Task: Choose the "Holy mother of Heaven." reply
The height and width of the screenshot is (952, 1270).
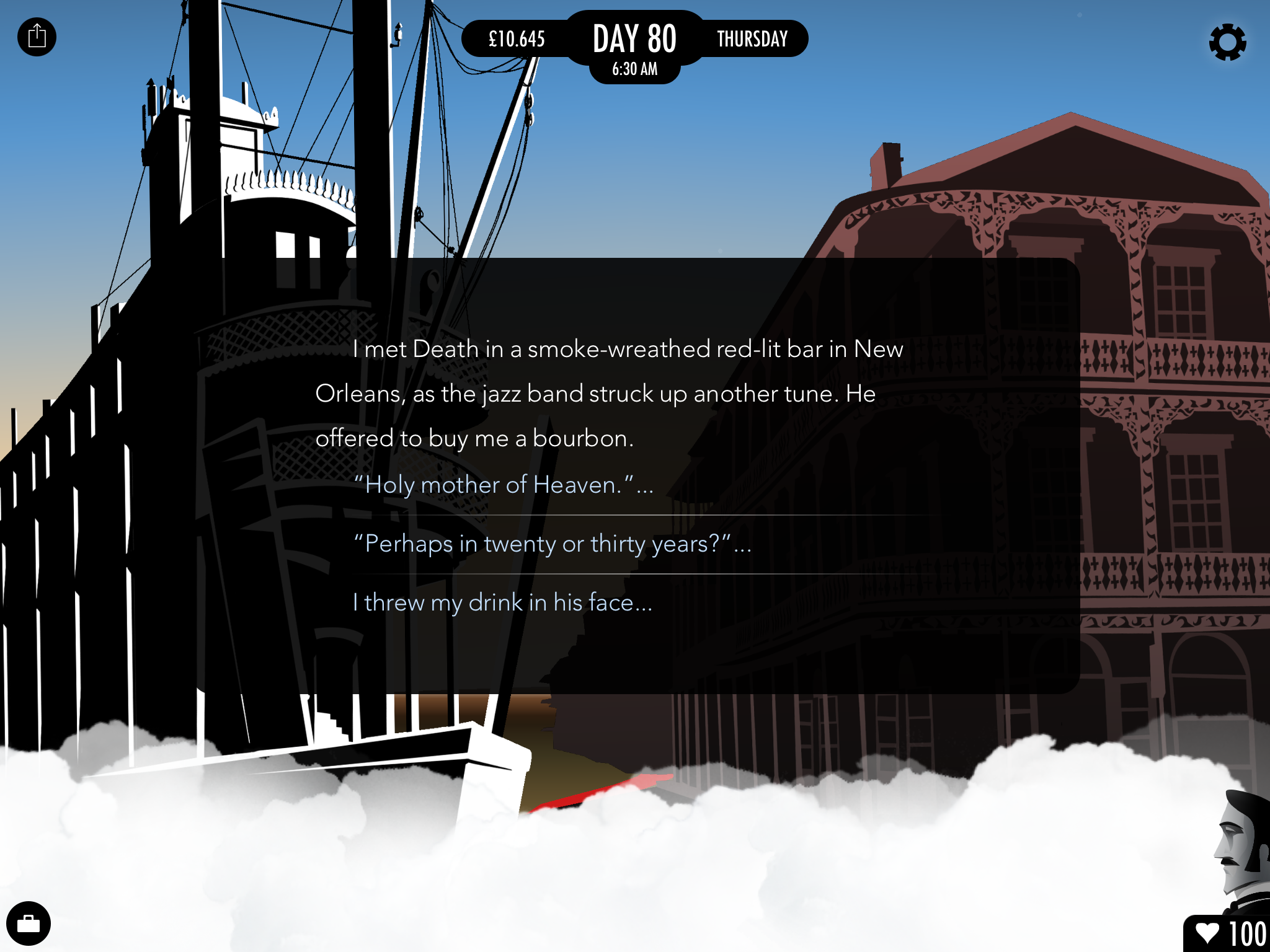Action: pos(502,485)
